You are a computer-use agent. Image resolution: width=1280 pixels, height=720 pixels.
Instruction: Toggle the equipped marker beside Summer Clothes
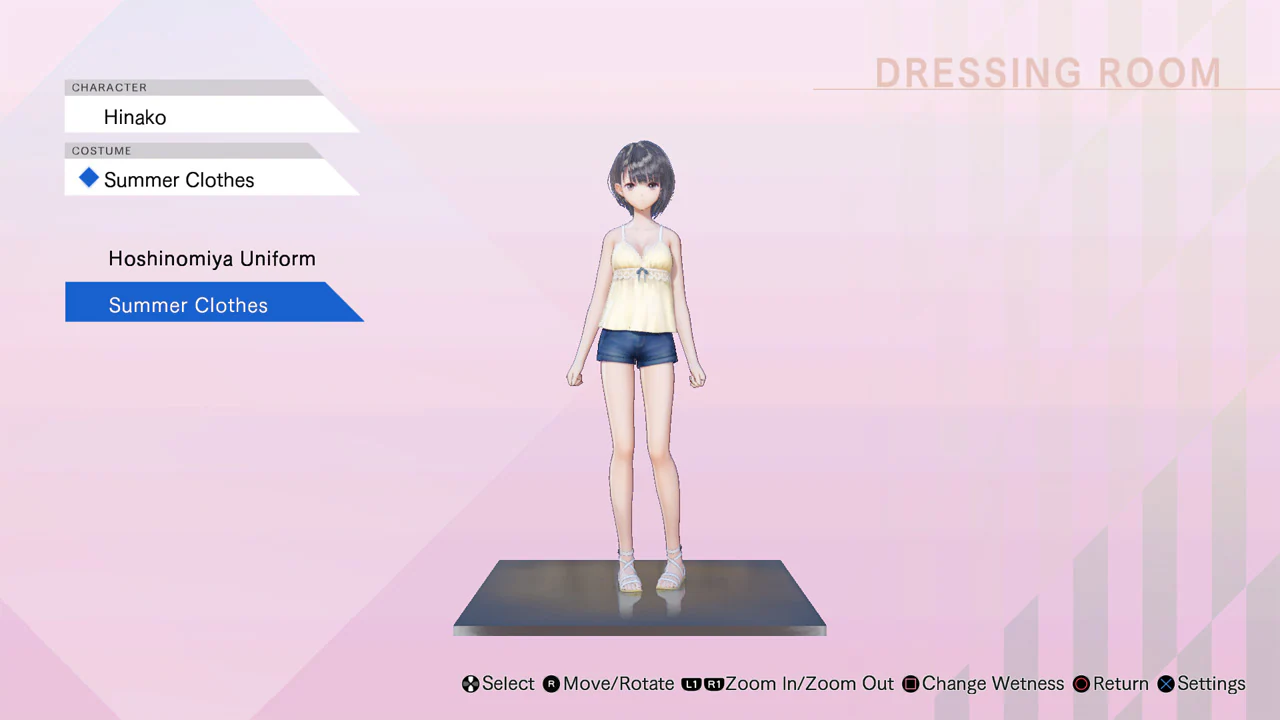(x=89, y=179)
